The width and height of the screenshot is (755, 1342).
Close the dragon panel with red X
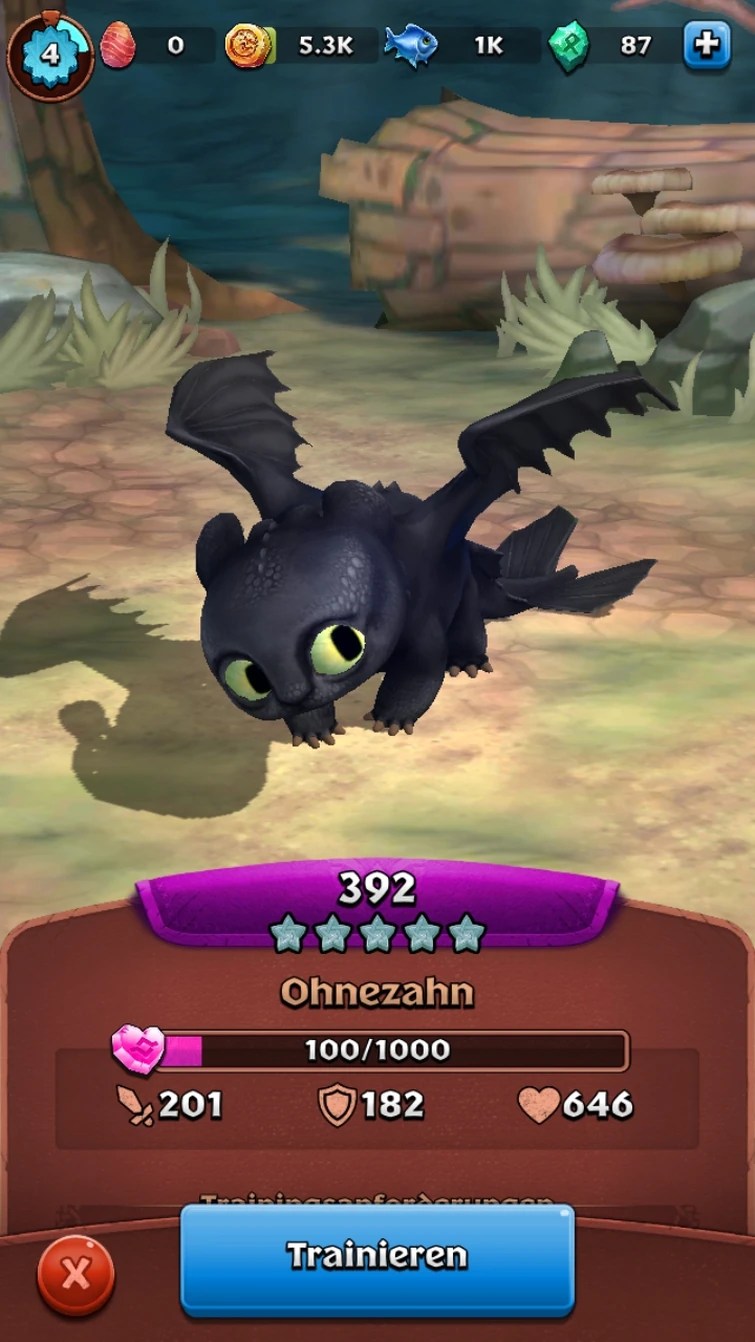click(x=75, y=1273)
